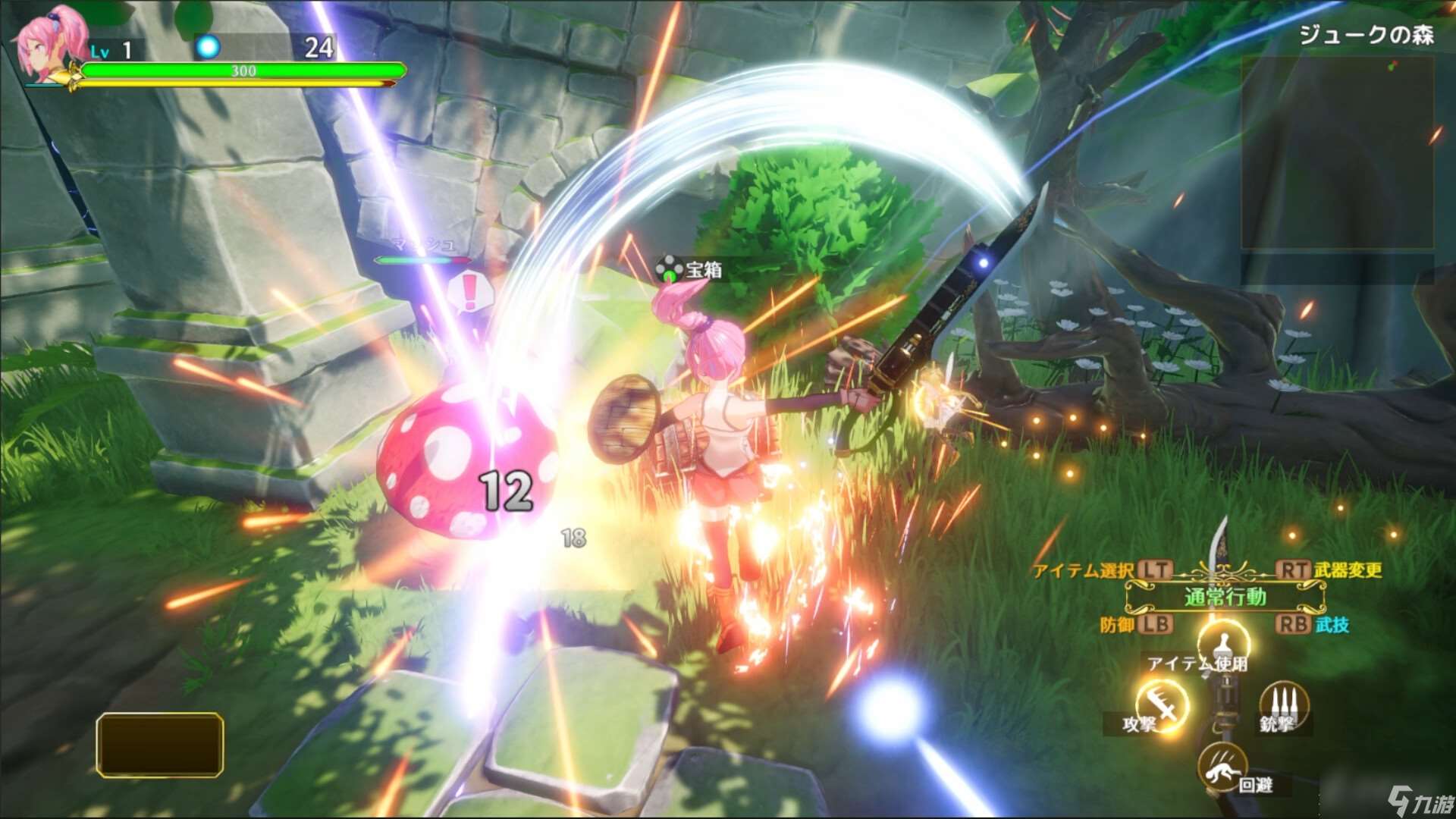Select the empty gold-framed box
This screenshot has height=819, width=1456.
pyautogui.click(x=160, y=745)
